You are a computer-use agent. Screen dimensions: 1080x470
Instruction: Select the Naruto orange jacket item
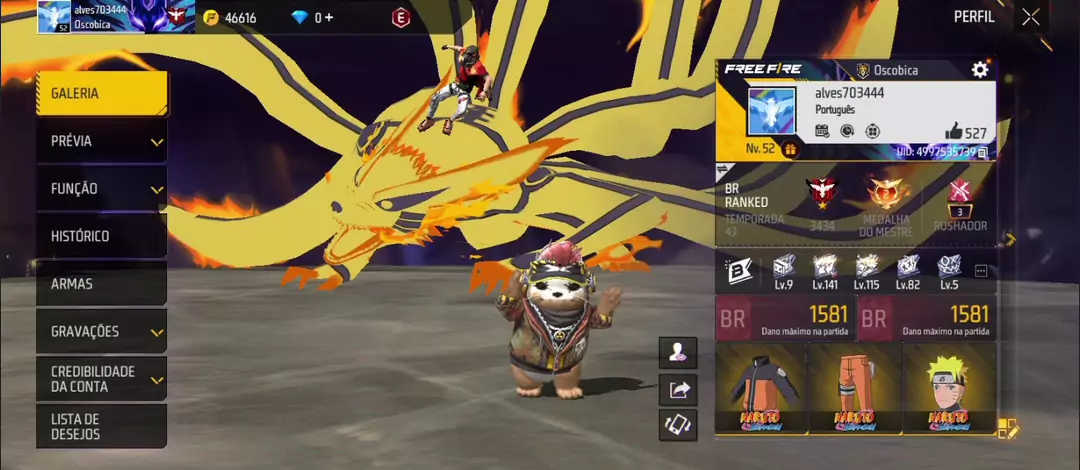pos(759,388)
